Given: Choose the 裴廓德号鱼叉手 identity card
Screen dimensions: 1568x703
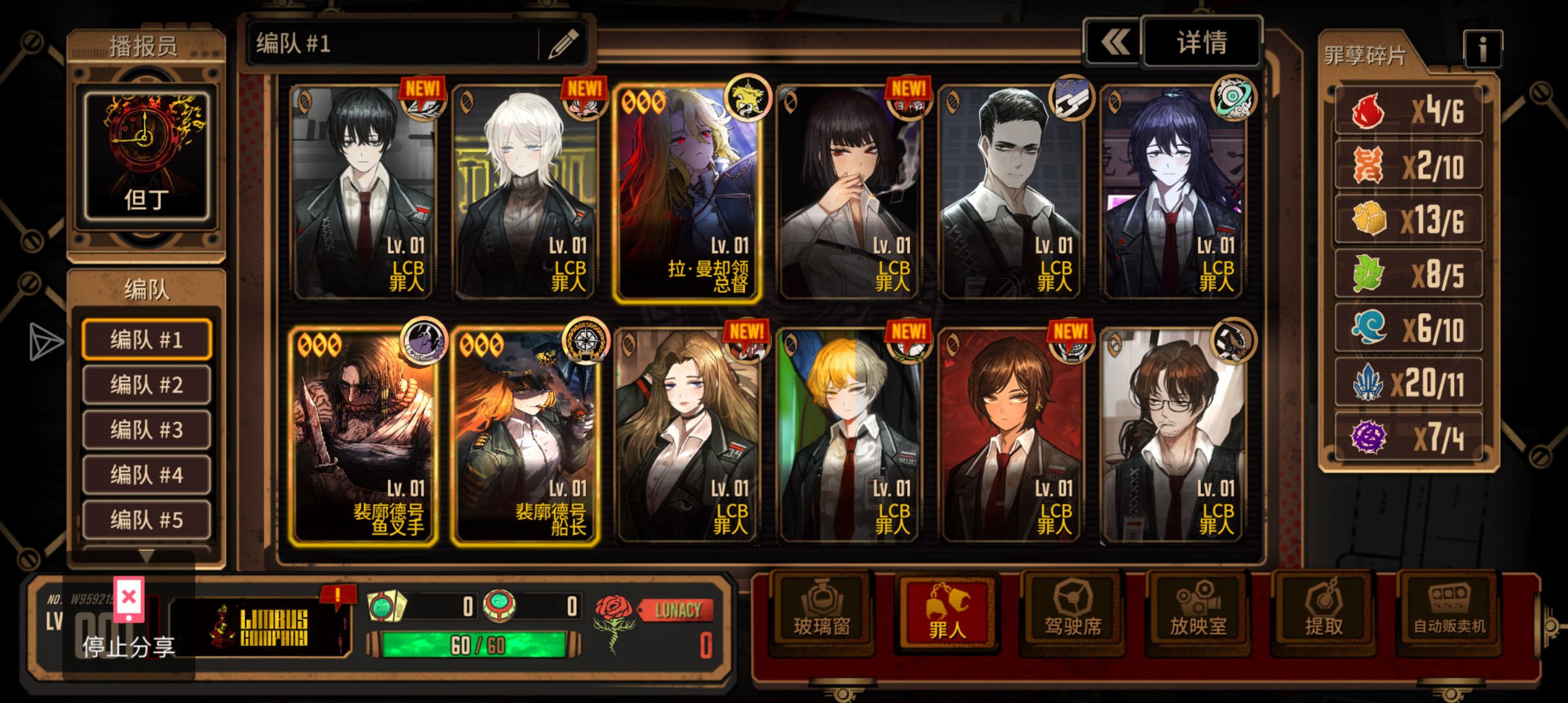Looking at the screenshot, I should pyautogui.click(x=363, y=436).
